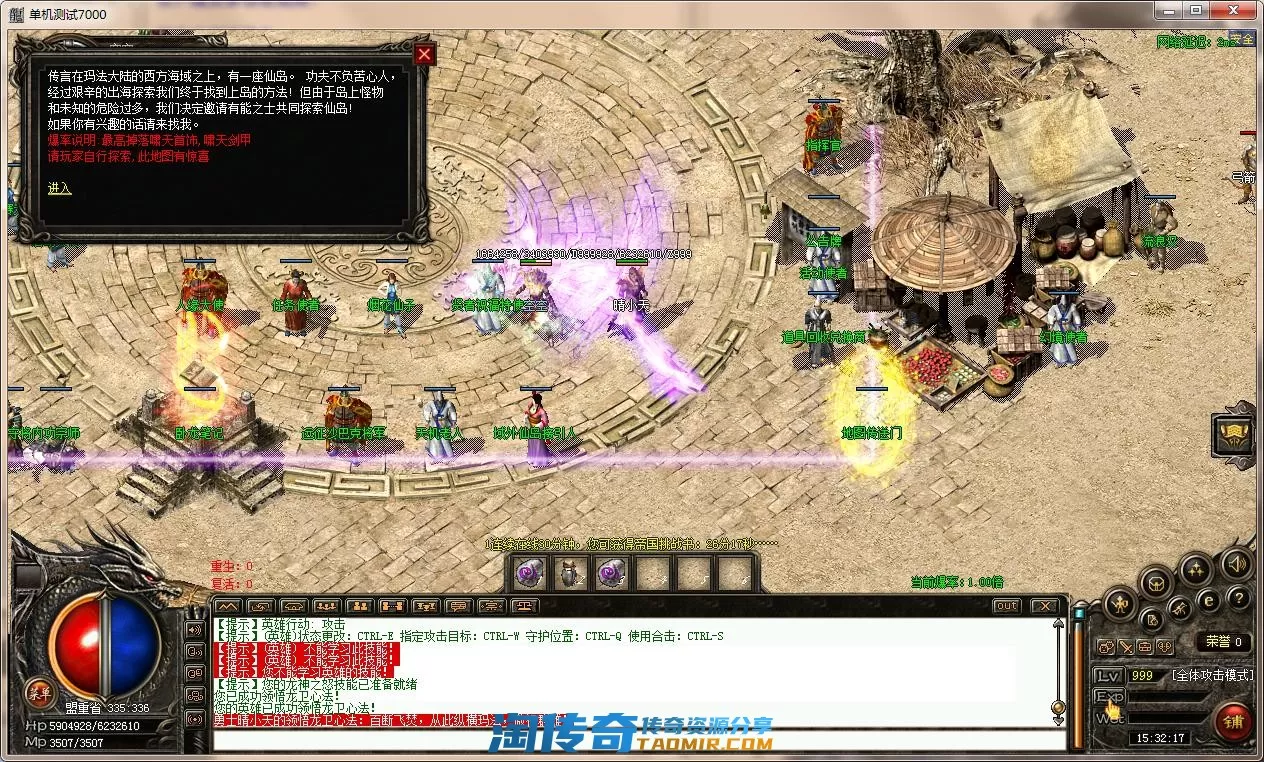1264x762 pixels.
Task: Open the gold emblem side panel button
Action: coord(1234,434)
